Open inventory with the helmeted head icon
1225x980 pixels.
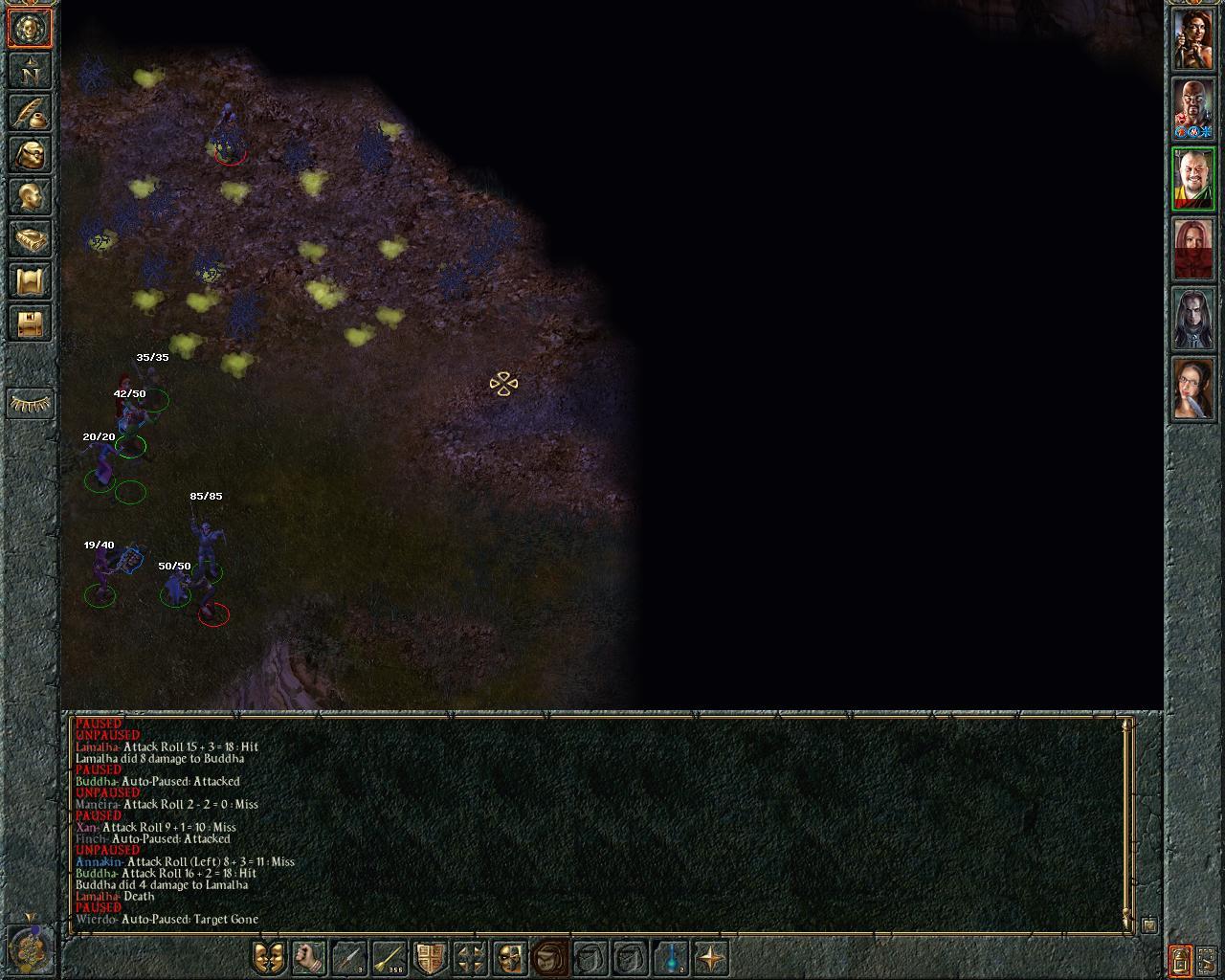(x=31, y=155)
